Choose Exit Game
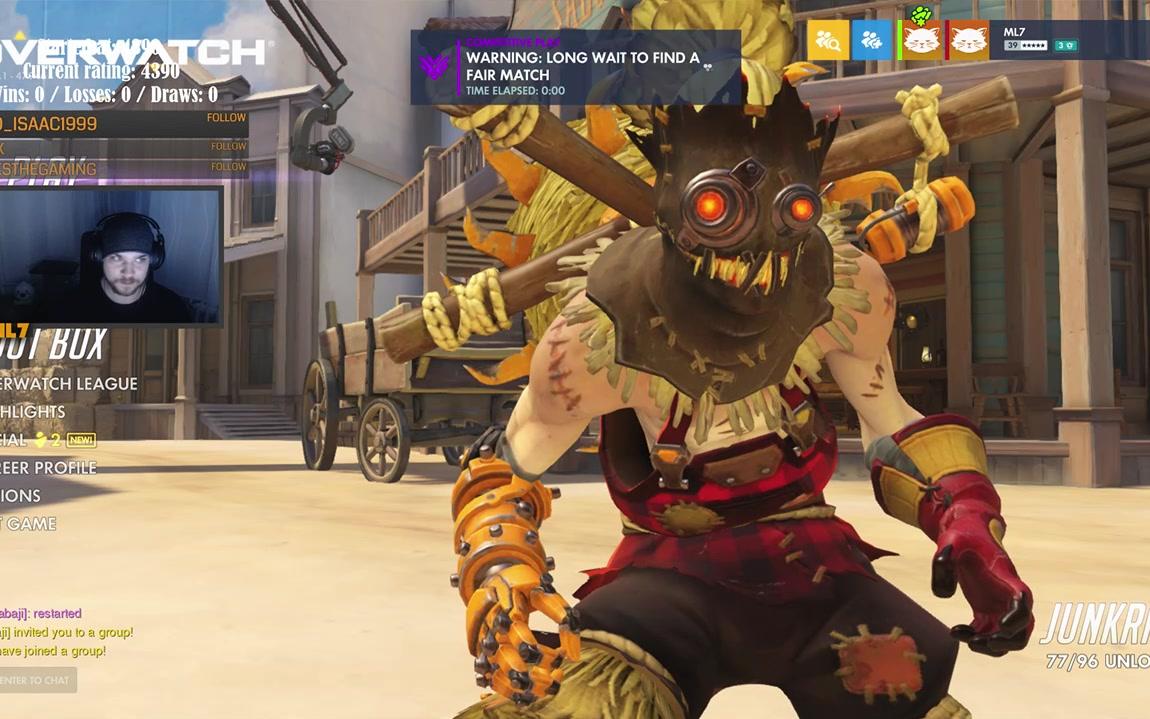Viewport: 1150px width, 719px height. pos(30,524)
